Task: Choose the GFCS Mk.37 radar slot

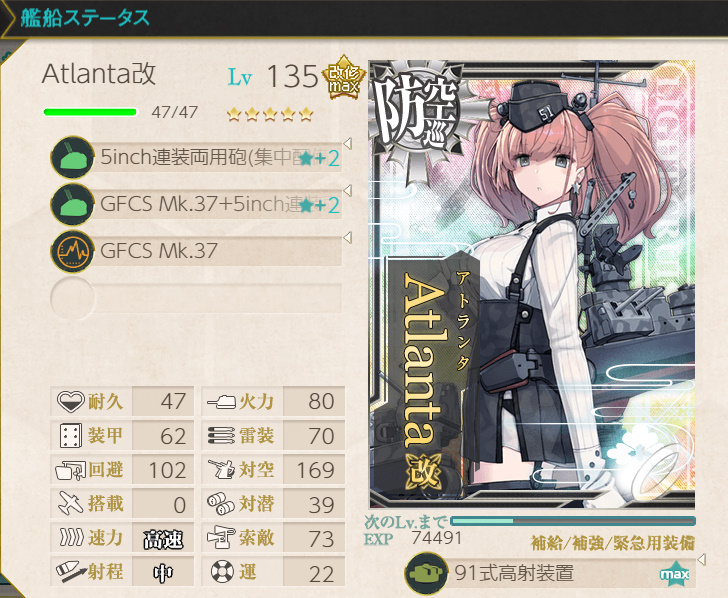Action: [x=200, y=252]
